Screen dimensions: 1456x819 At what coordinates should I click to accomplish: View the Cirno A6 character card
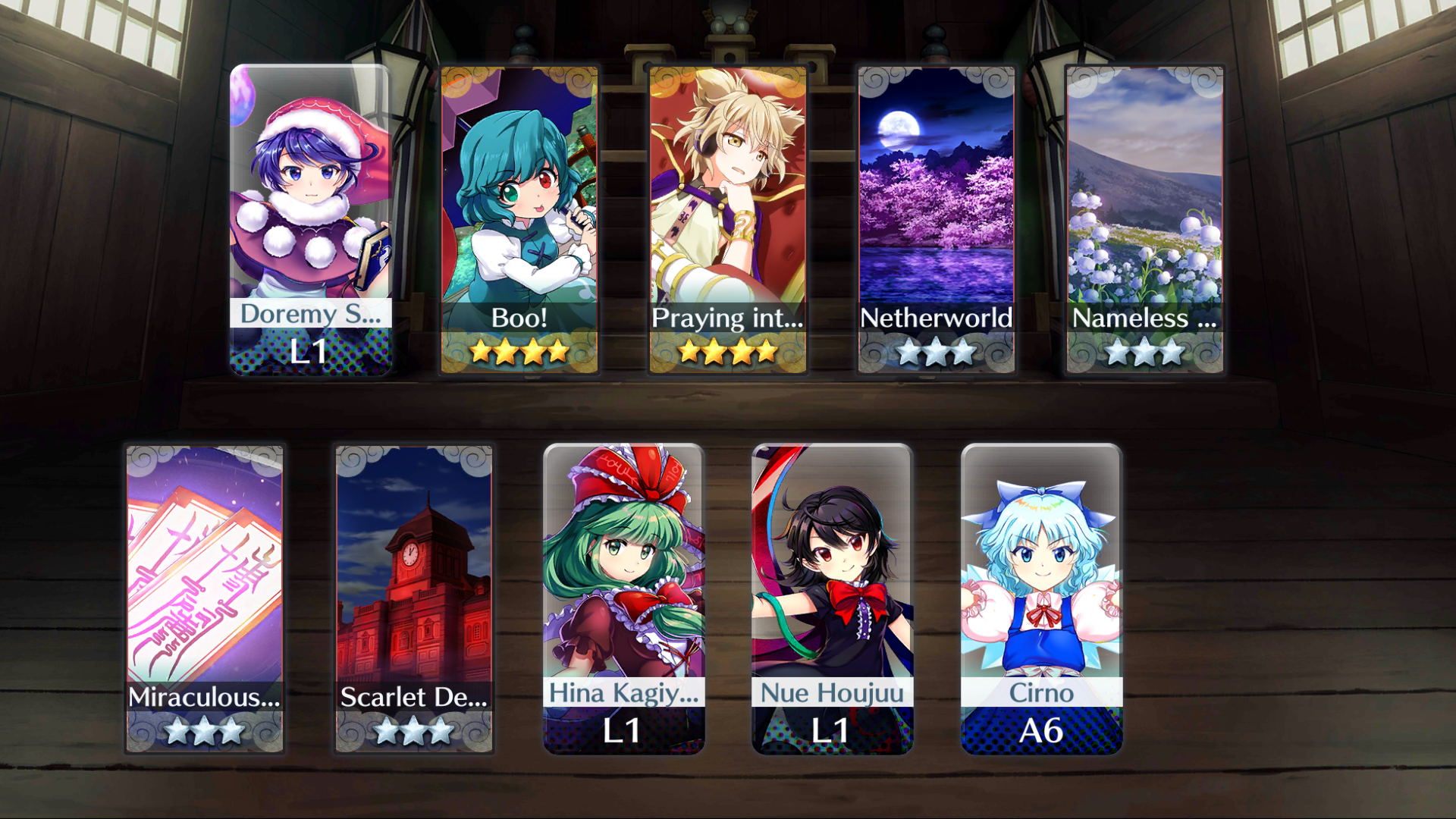pyautogui.click(x=1041, y=598)
